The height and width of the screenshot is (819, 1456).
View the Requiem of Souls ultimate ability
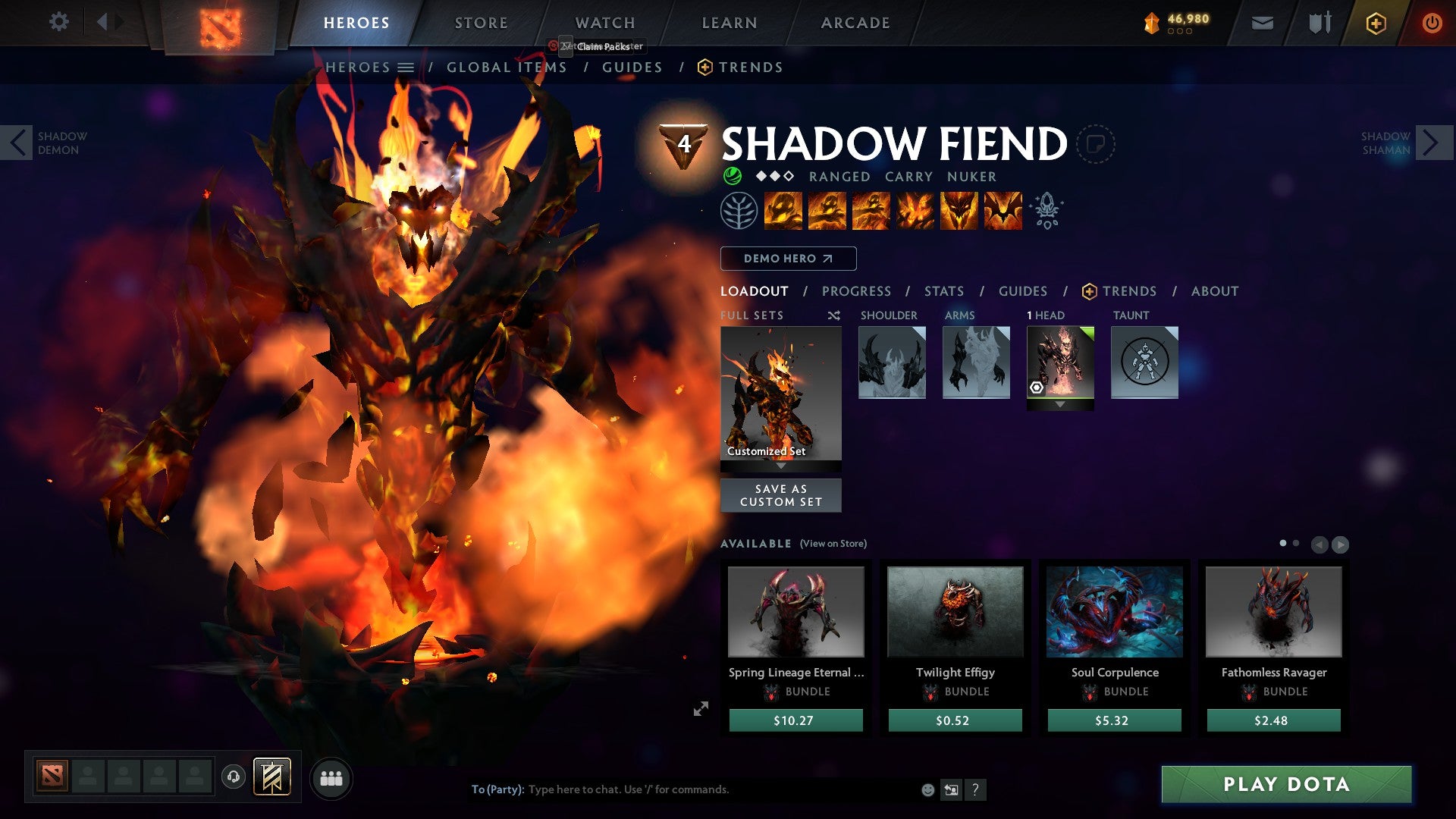point(1003,211)
